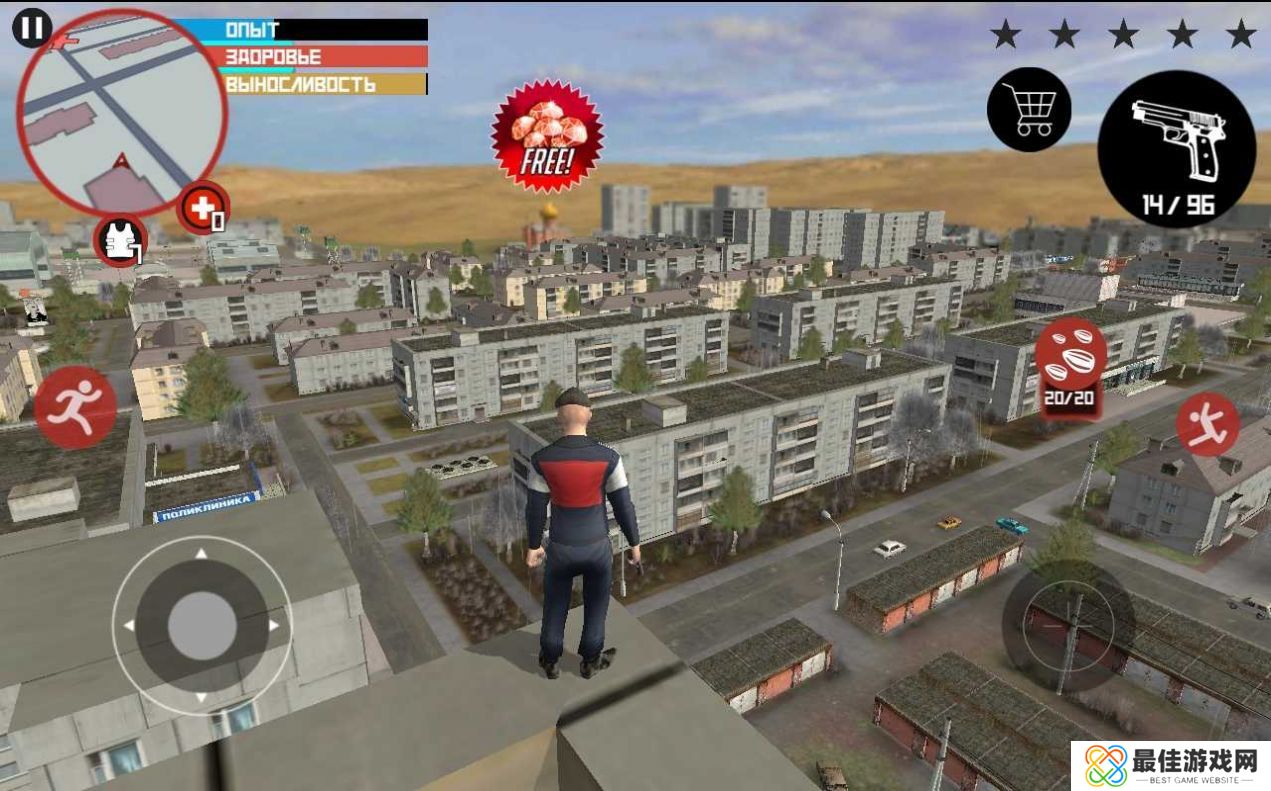Use the medkit with red cross icon

pyautogui.click(x=203, y=208)
